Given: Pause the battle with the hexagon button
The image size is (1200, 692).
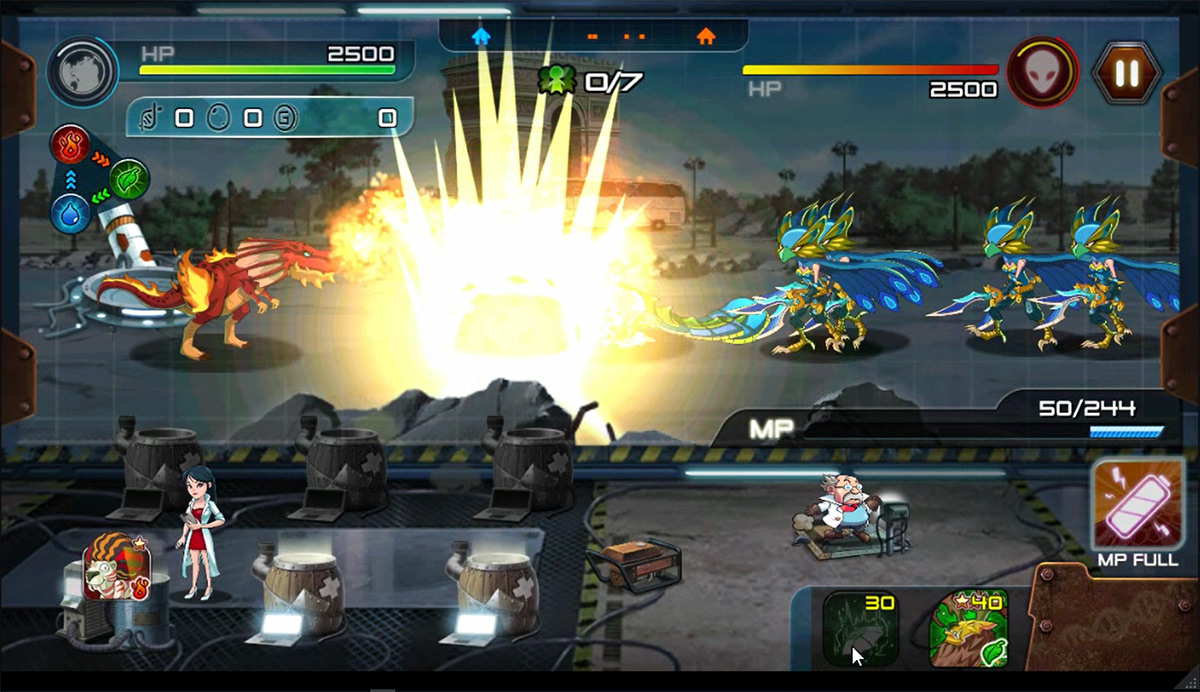Looking at the screenshot, I should point(1127,73).
